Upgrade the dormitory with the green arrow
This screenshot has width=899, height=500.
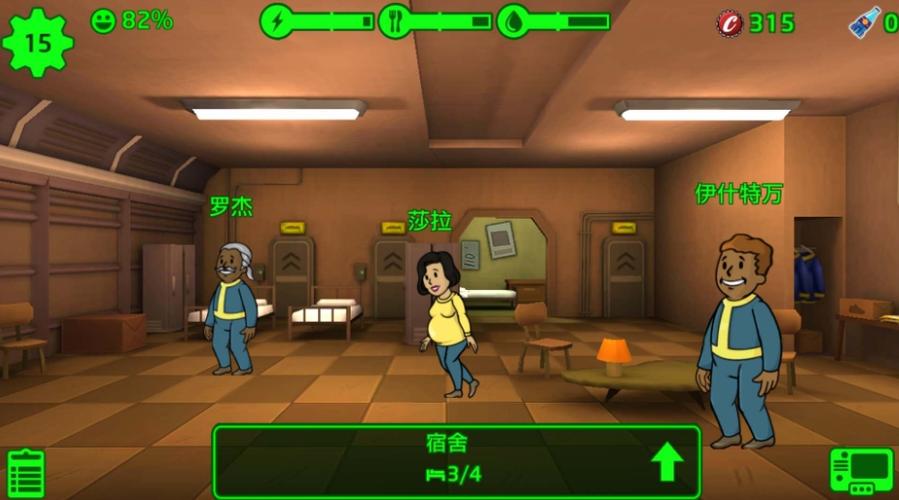click(x=667, y=462)
